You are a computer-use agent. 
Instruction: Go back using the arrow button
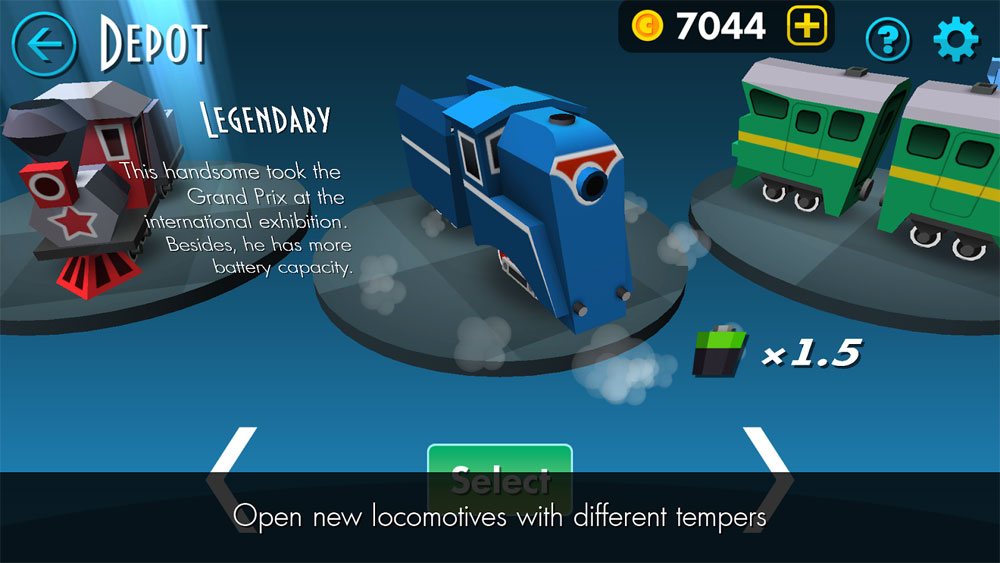coord(44,43)
